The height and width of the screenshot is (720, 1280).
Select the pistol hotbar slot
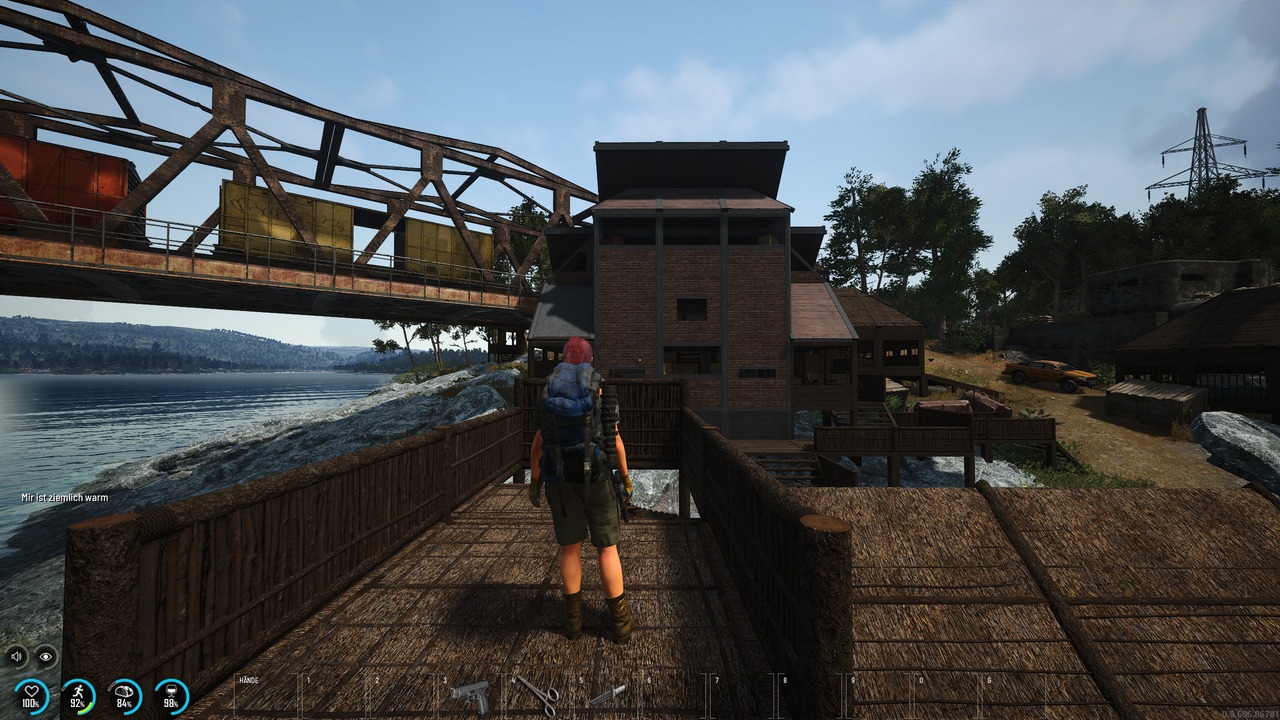click(x=470, y=694)
